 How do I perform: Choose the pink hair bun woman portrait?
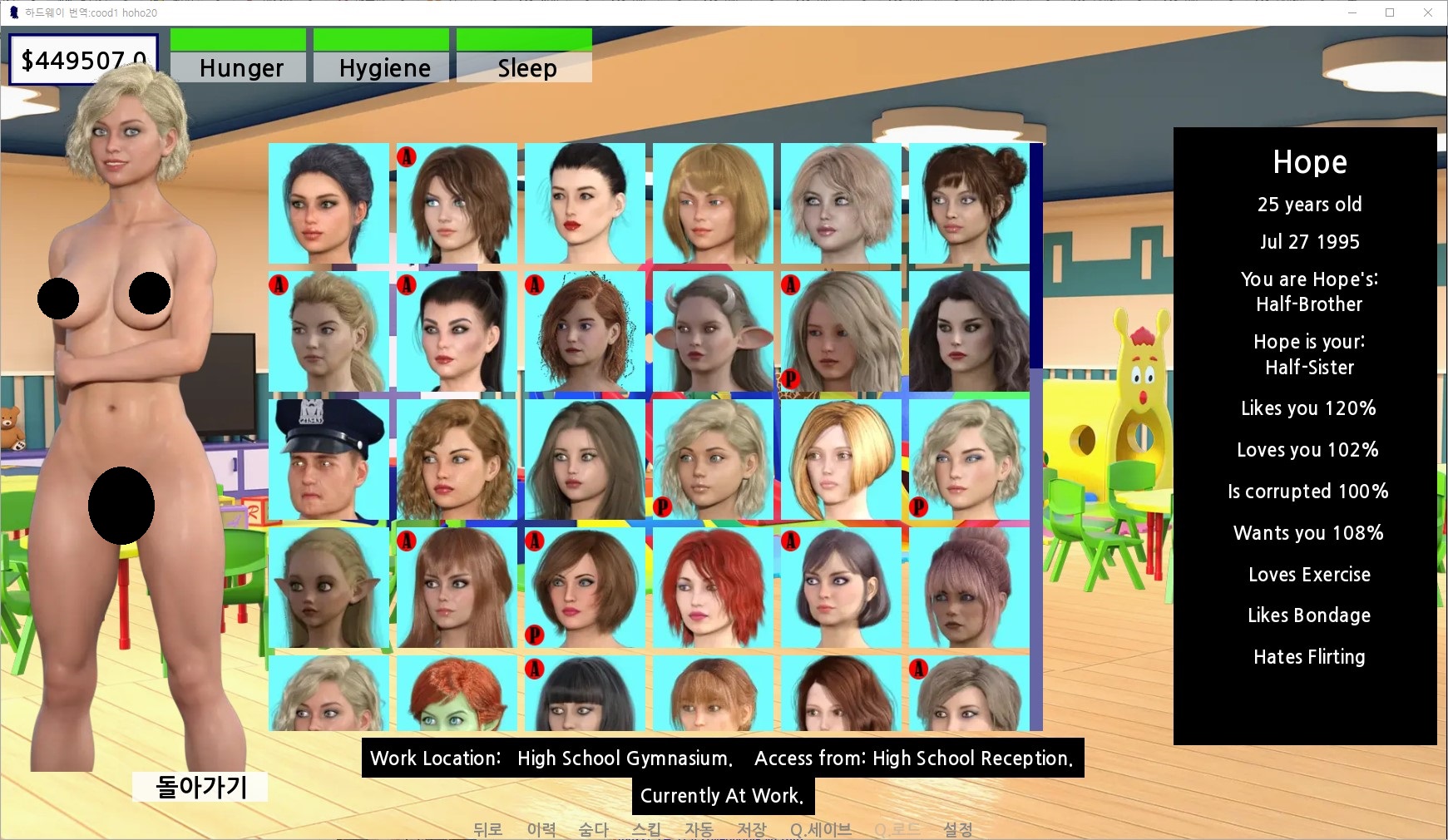click(x=969, y=588)
